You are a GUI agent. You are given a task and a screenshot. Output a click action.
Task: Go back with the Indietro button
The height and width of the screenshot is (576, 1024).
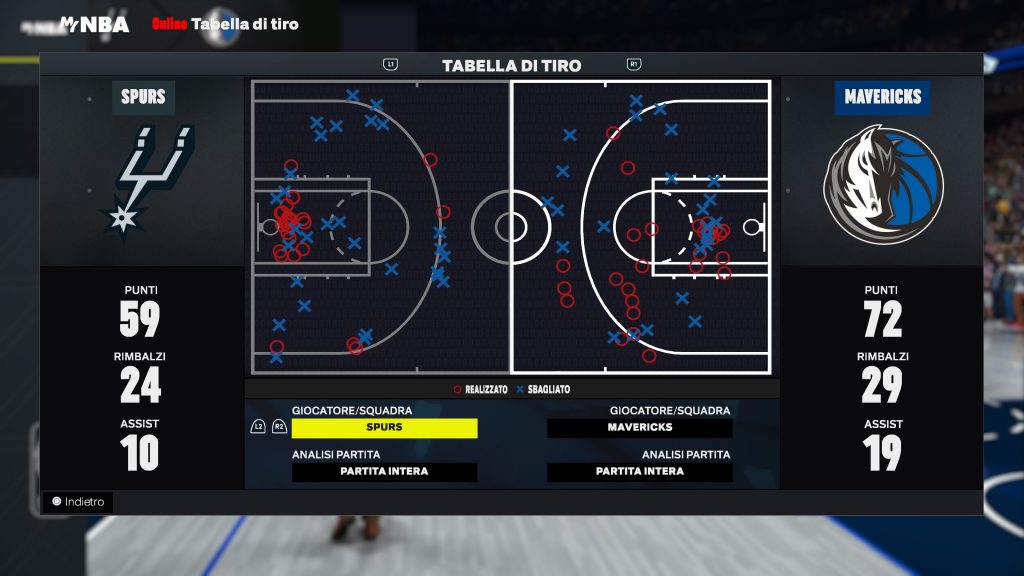click(x=78, y=502)
